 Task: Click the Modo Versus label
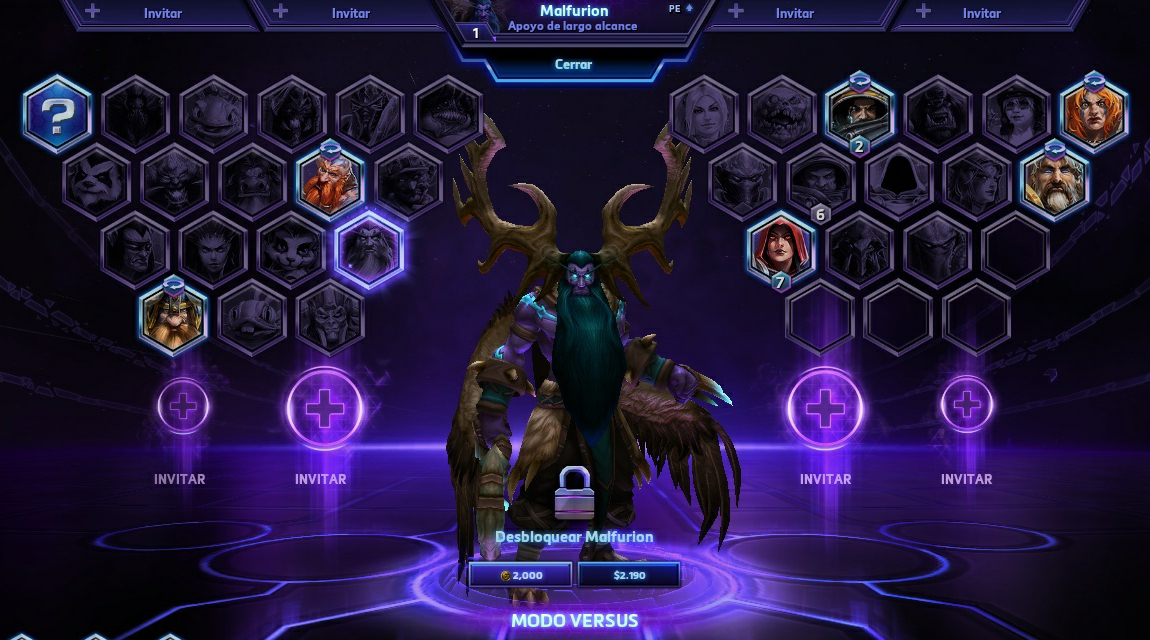tap(574, 620)
